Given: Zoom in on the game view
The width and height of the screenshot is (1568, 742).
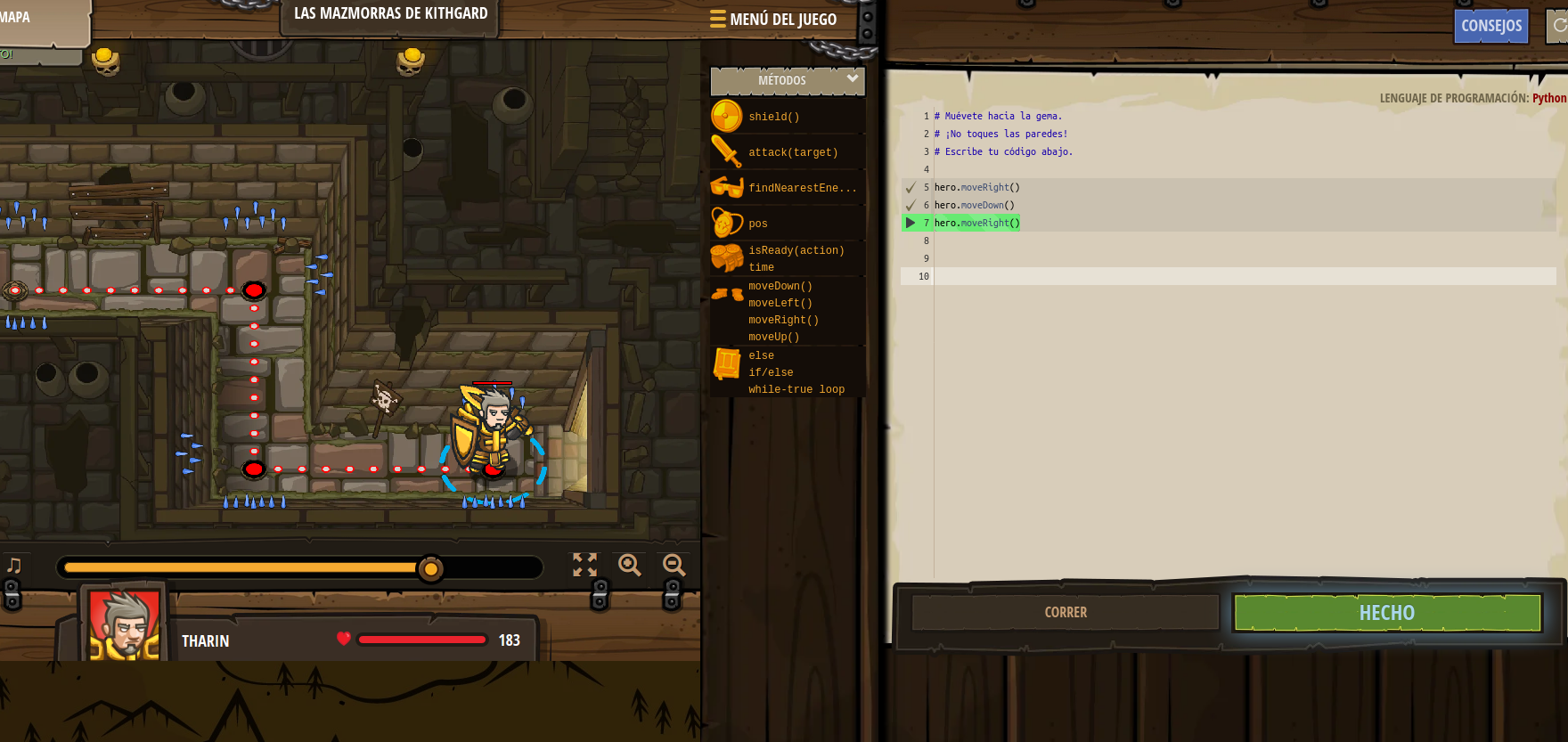Looking at the screenshot, I should coord(630,565).
